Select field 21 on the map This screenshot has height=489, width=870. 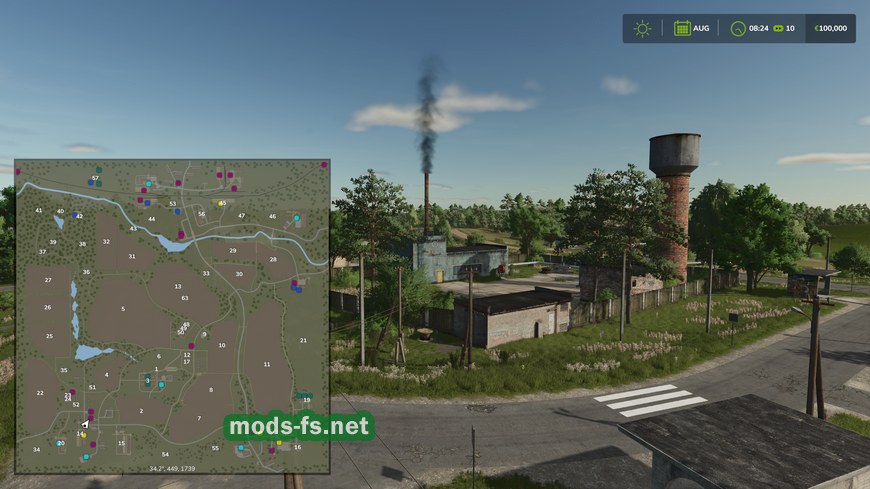[303, 341]
